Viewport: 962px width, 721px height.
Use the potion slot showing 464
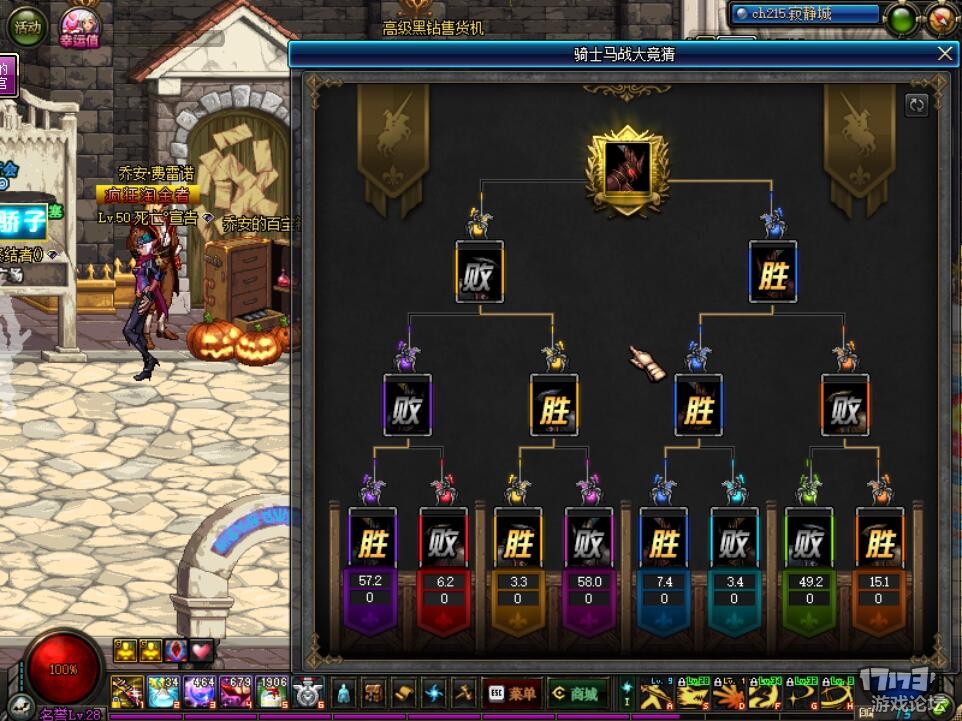point(200,693)
